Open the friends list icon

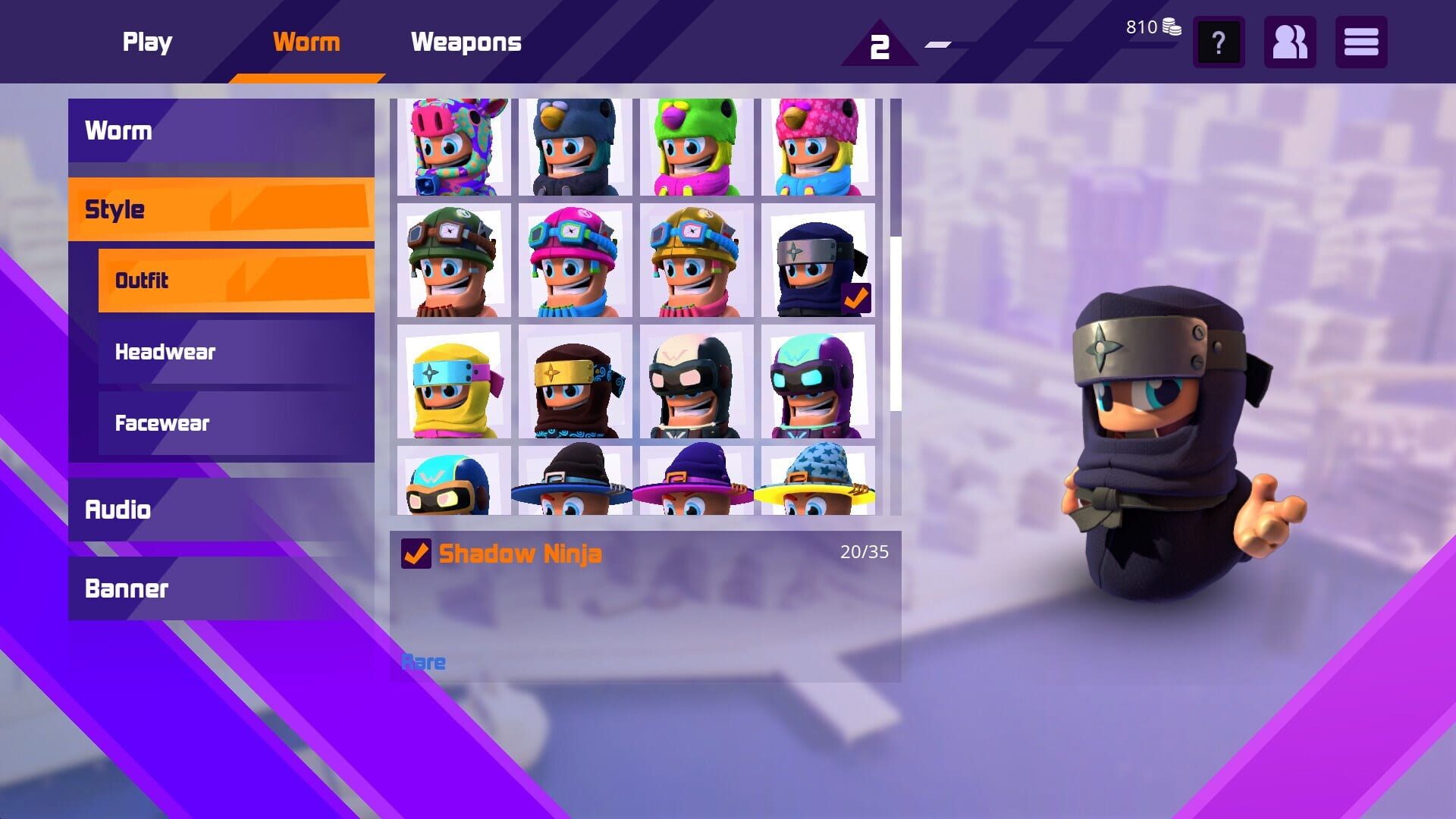(1289, 43)
